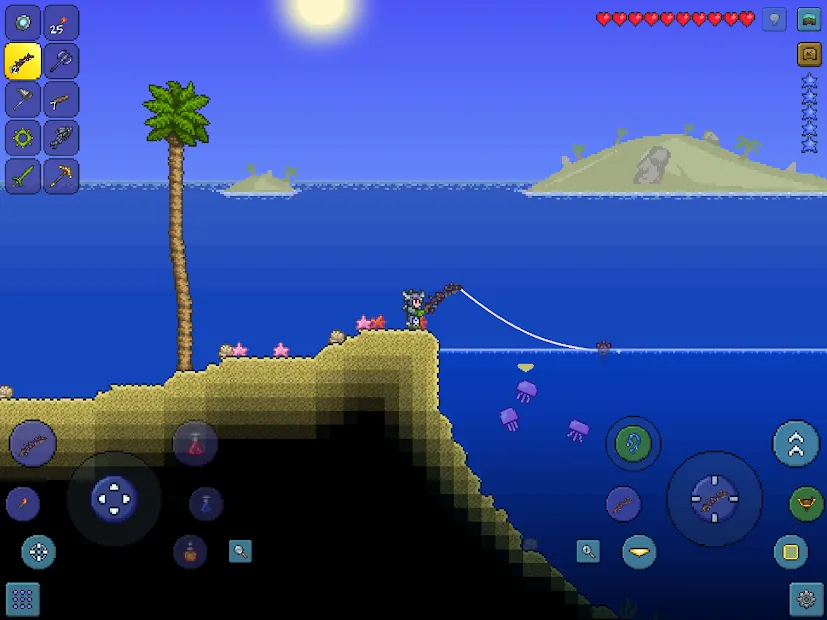The image size is (827, 620).
Task: Tap the four-arrow movement joystick
Action: (113, 497)
